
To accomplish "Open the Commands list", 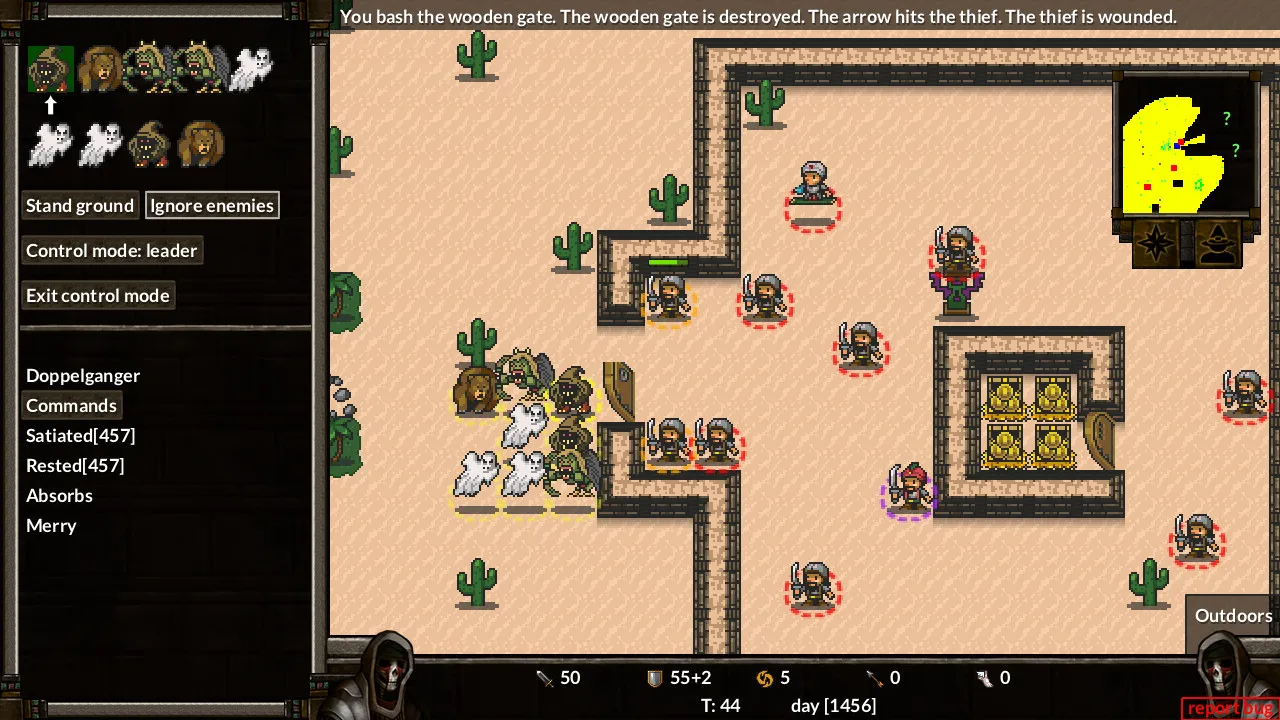I will (x=71, y=406).
